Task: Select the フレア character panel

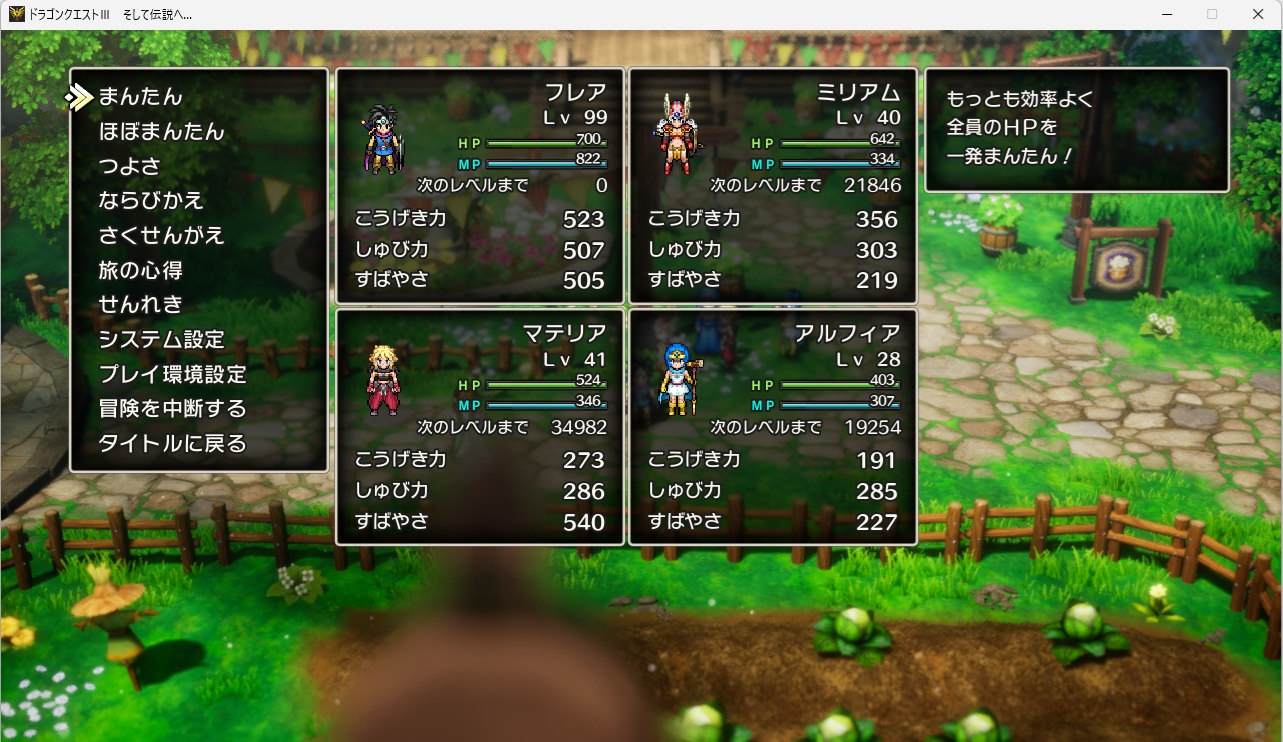Action: click(480, 186)
